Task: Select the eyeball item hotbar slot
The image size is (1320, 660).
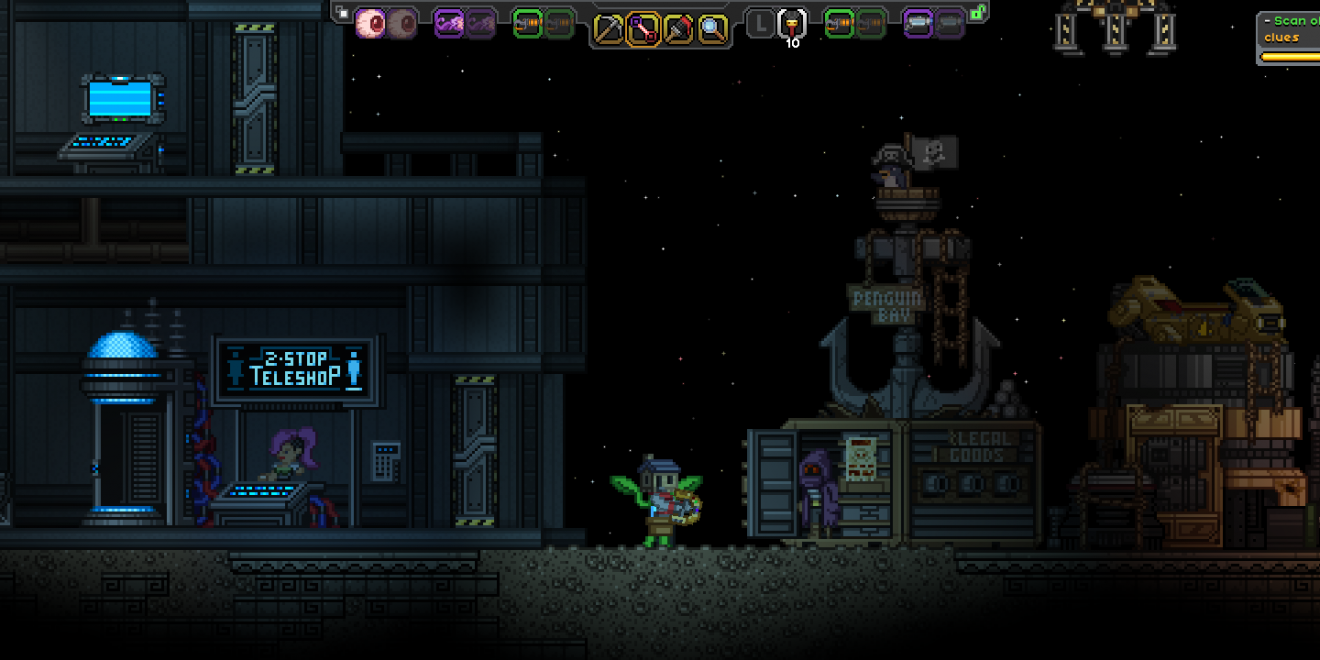Action: click(x=371, y=23)
